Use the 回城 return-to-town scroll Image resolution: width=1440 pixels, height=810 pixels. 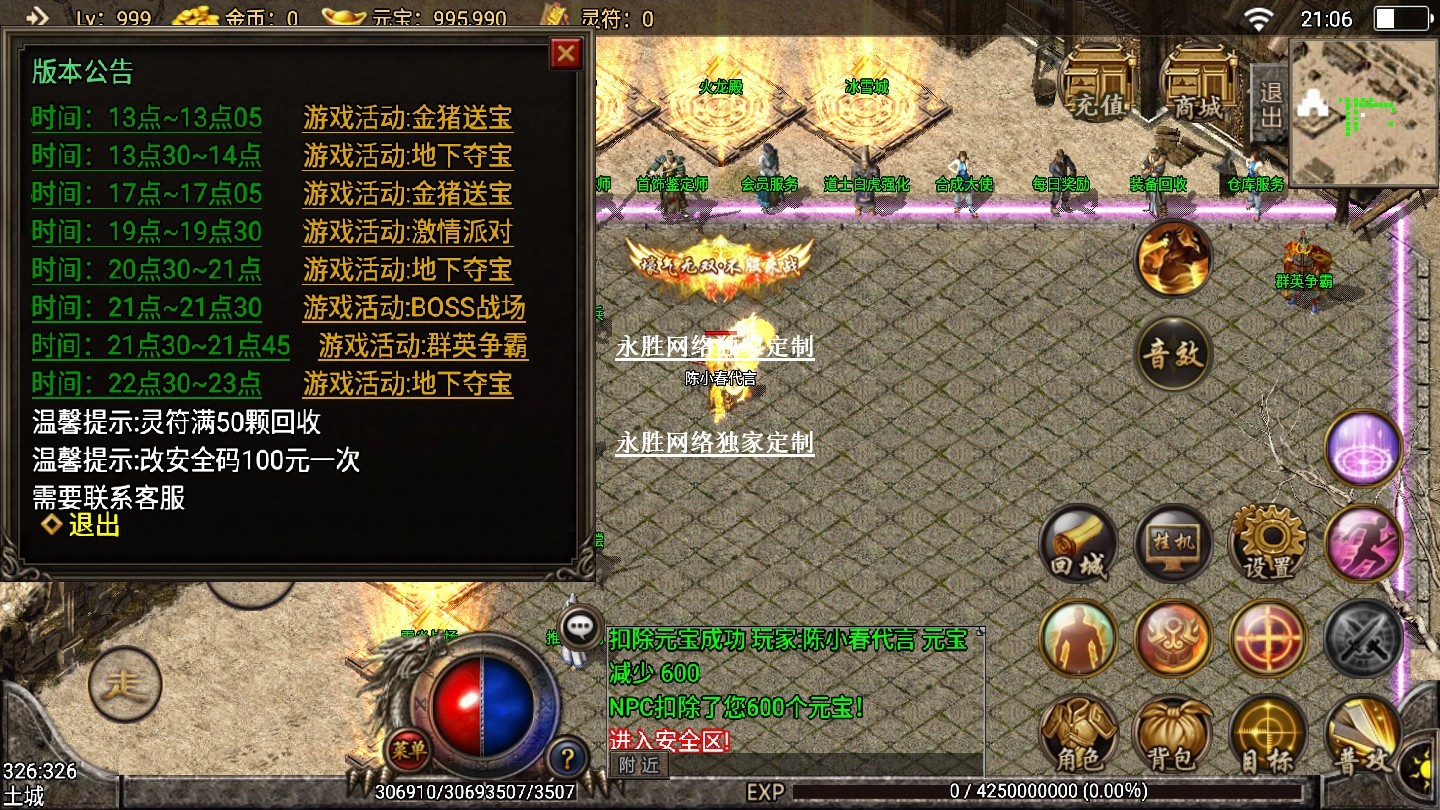click(1078, 545)
